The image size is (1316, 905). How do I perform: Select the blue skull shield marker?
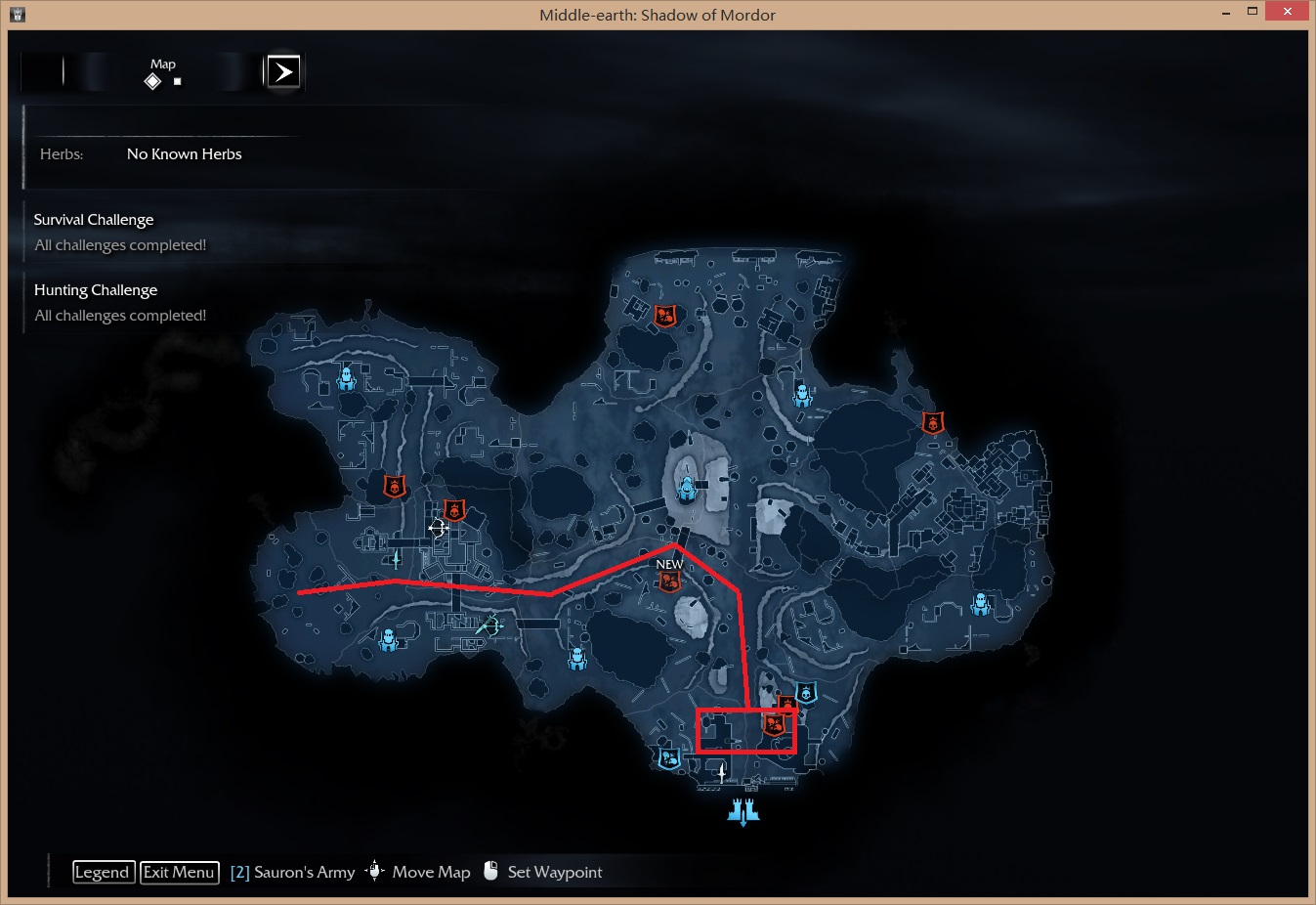point(805,693)
